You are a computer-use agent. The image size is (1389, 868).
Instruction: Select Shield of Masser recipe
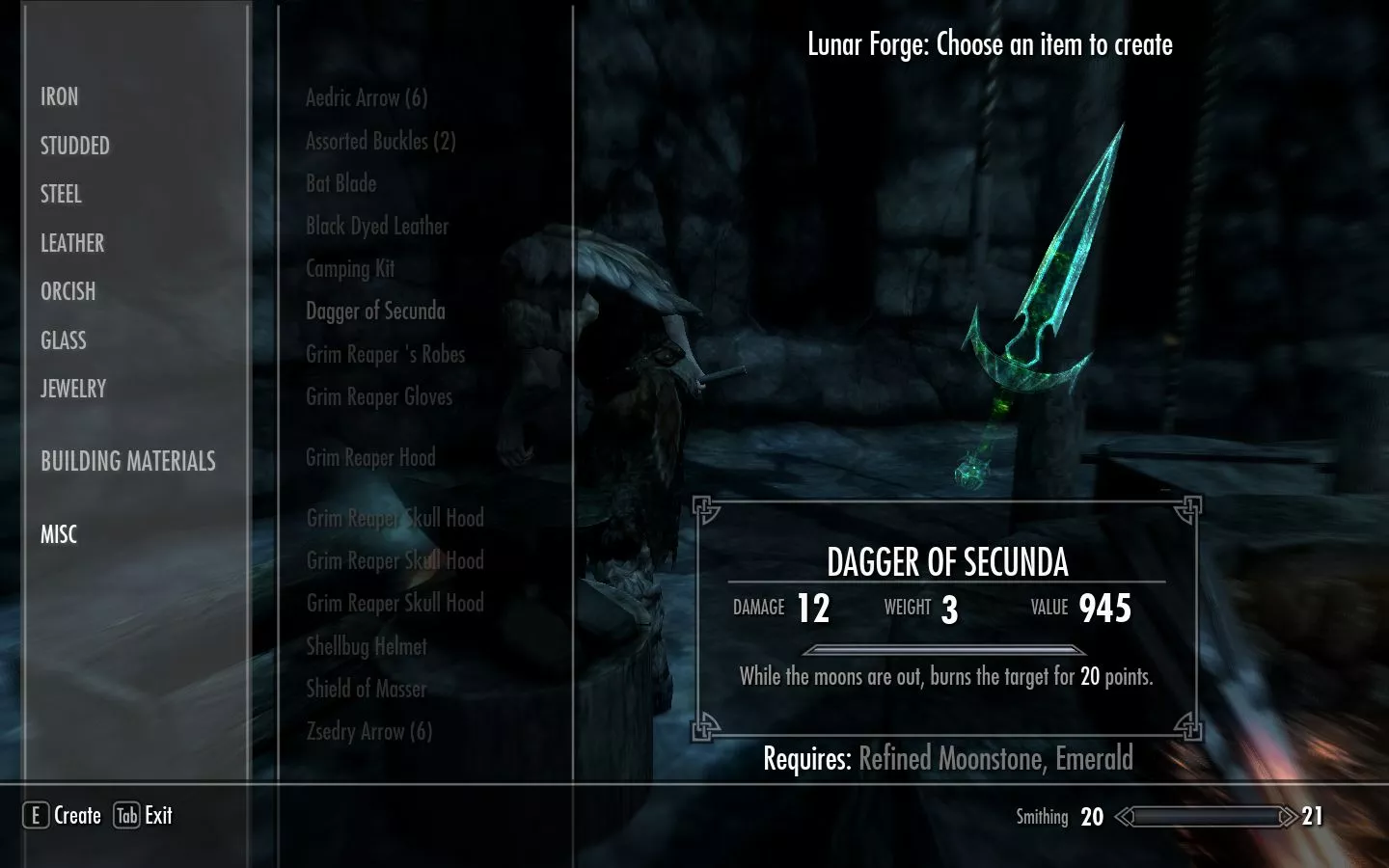(367, 689)
